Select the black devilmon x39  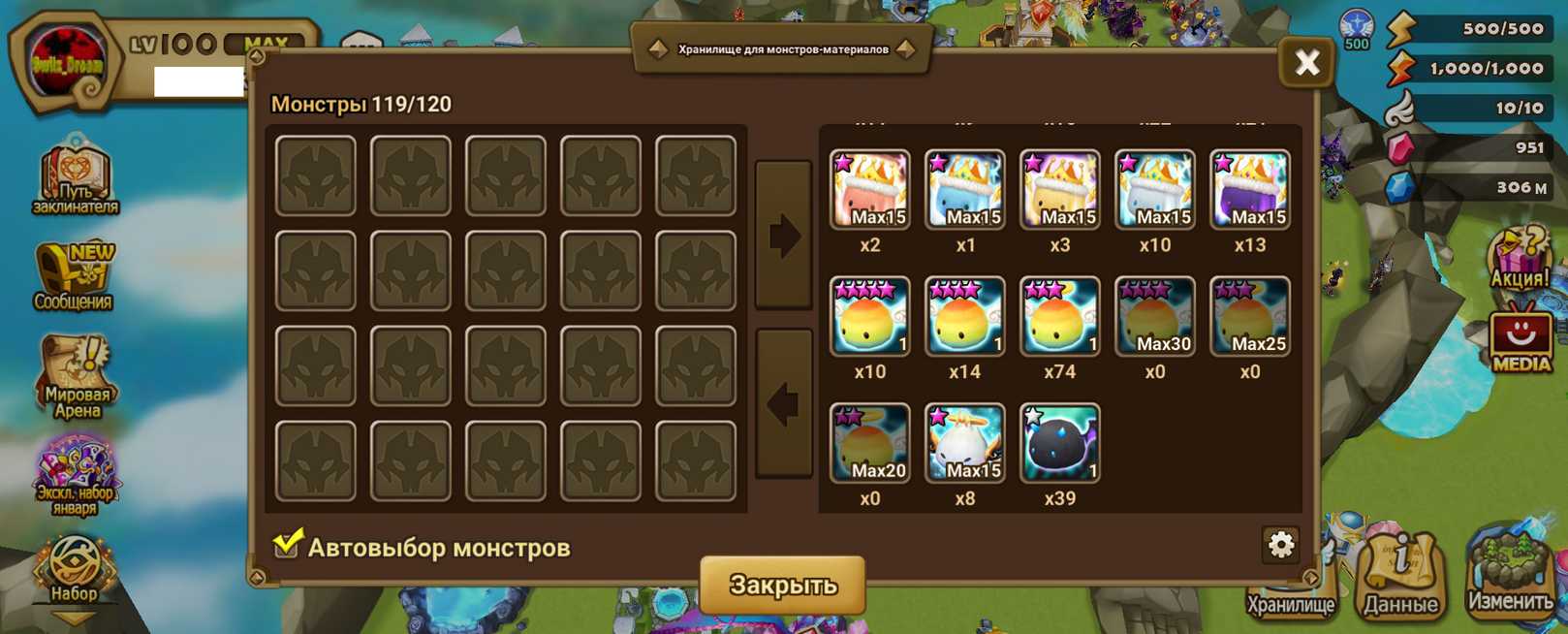[x=1059, y=444]
